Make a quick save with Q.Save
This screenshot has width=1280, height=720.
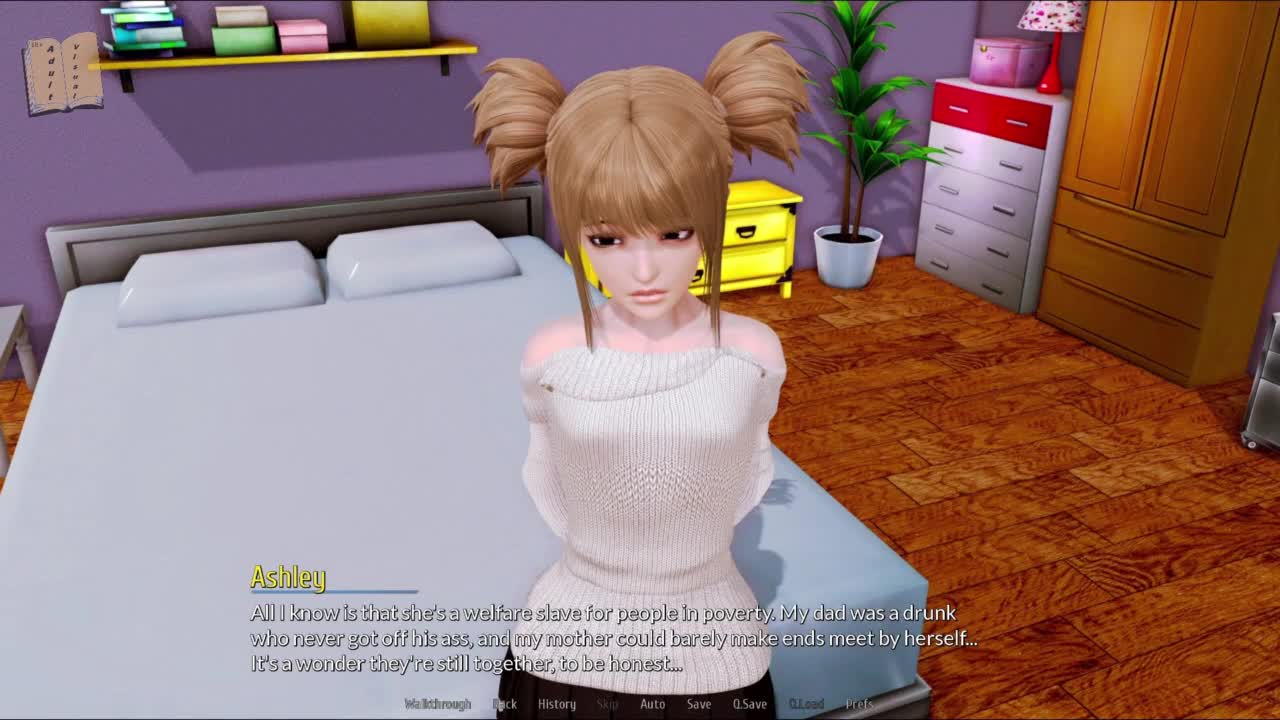click(x=750, y=704)
